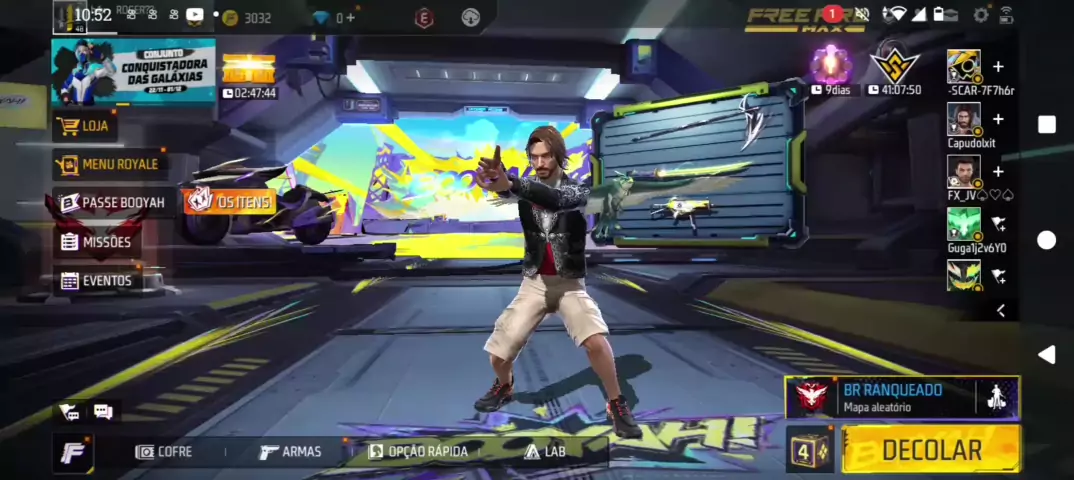Open settings via the gear icon
The height and width of the screenshot is (480, 1074).
[981, 15]
